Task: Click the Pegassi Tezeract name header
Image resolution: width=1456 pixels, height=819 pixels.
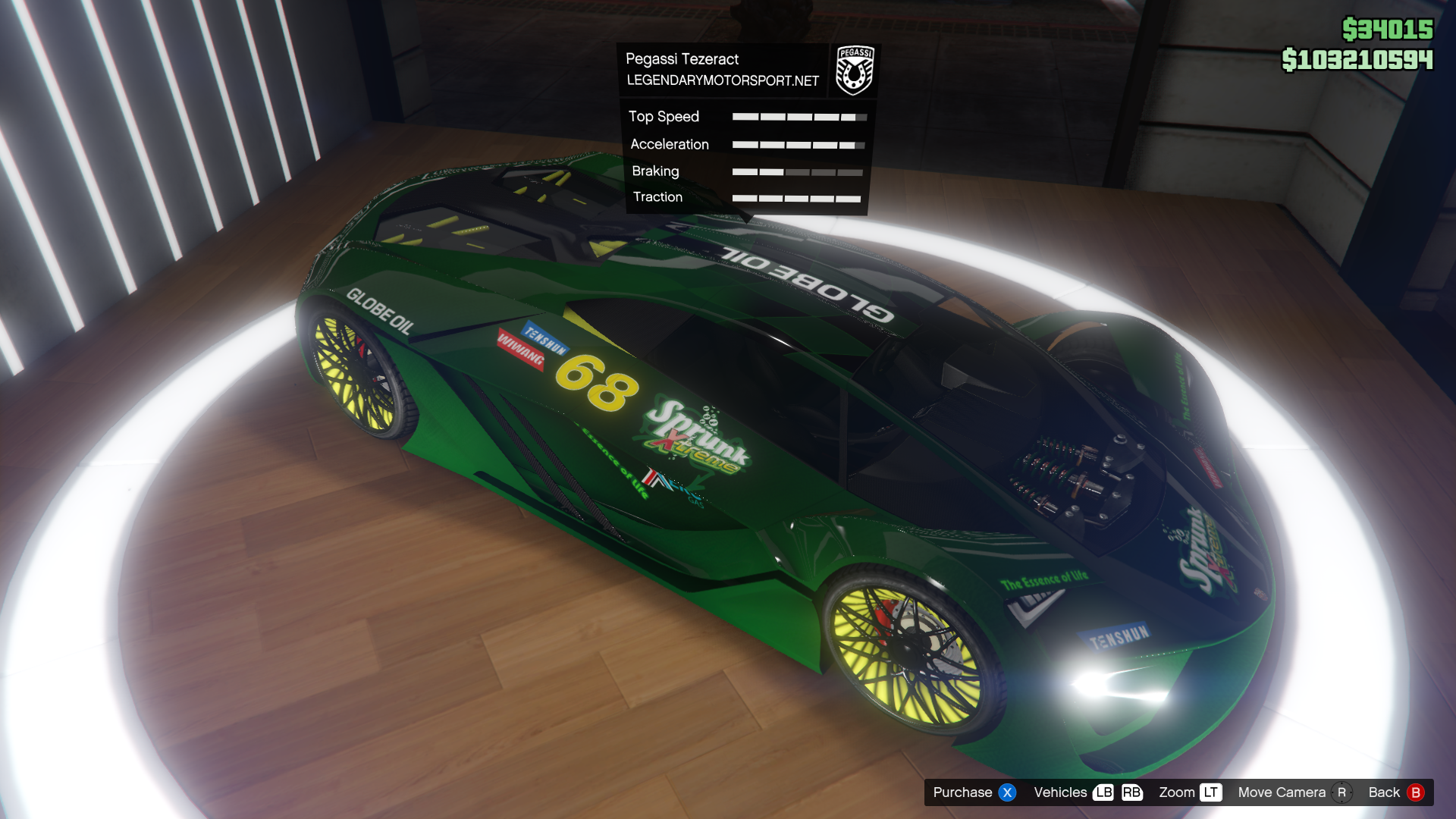Action: pyautogui.click(x=682, y=59)
